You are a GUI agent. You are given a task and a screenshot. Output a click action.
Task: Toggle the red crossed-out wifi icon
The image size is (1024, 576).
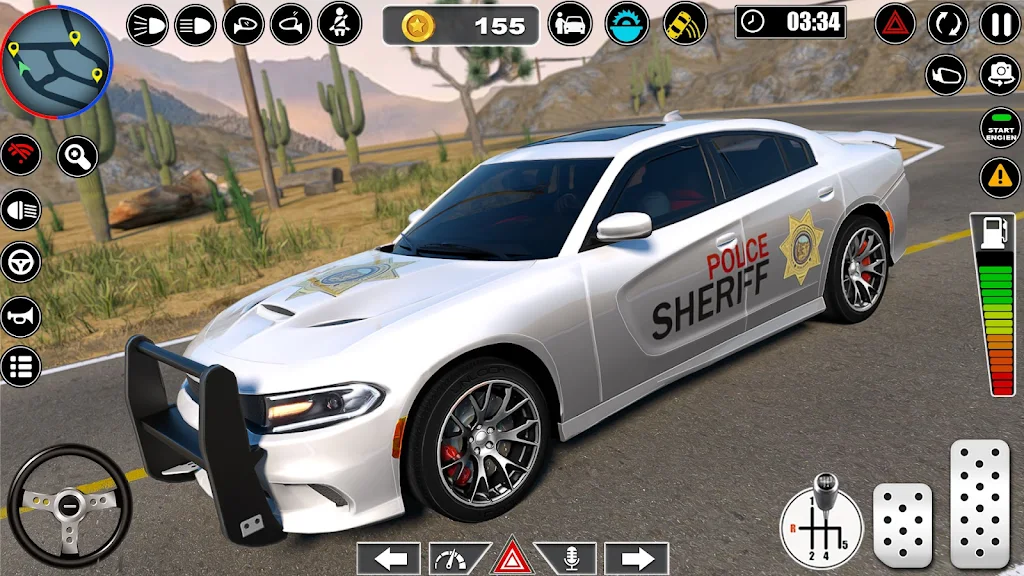21,157
